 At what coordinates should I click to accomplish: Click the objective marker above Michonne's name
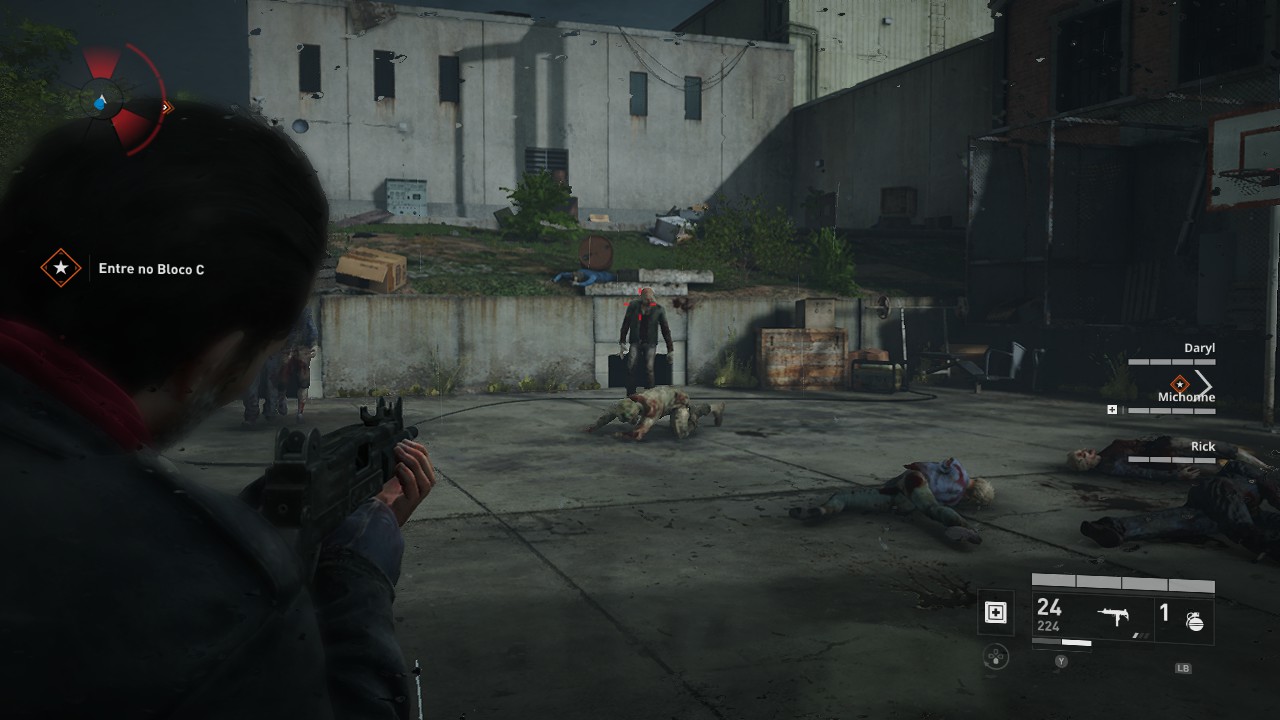1180,383
